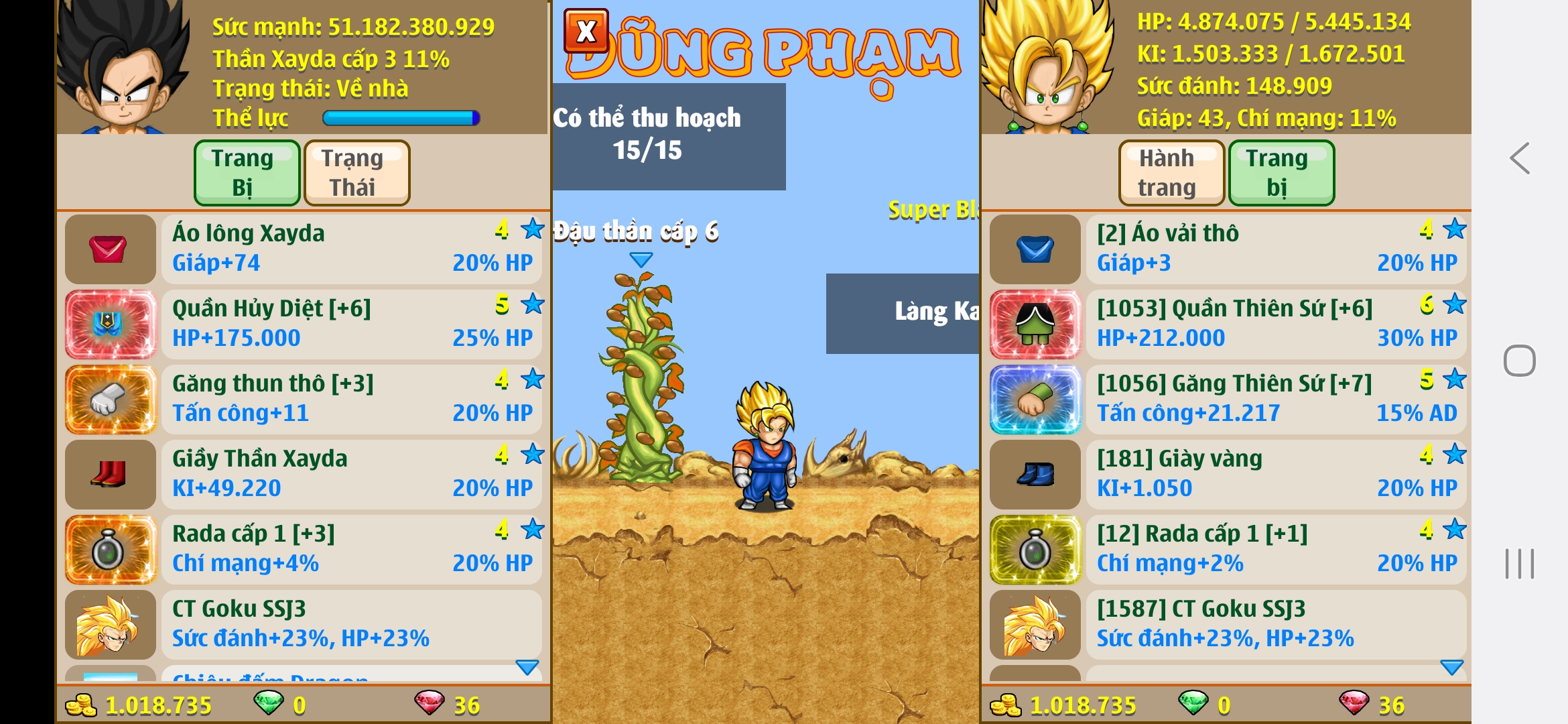Open the Trạng Thái tab
This screenshot has width=1568, height=724.
click(356, 172)
